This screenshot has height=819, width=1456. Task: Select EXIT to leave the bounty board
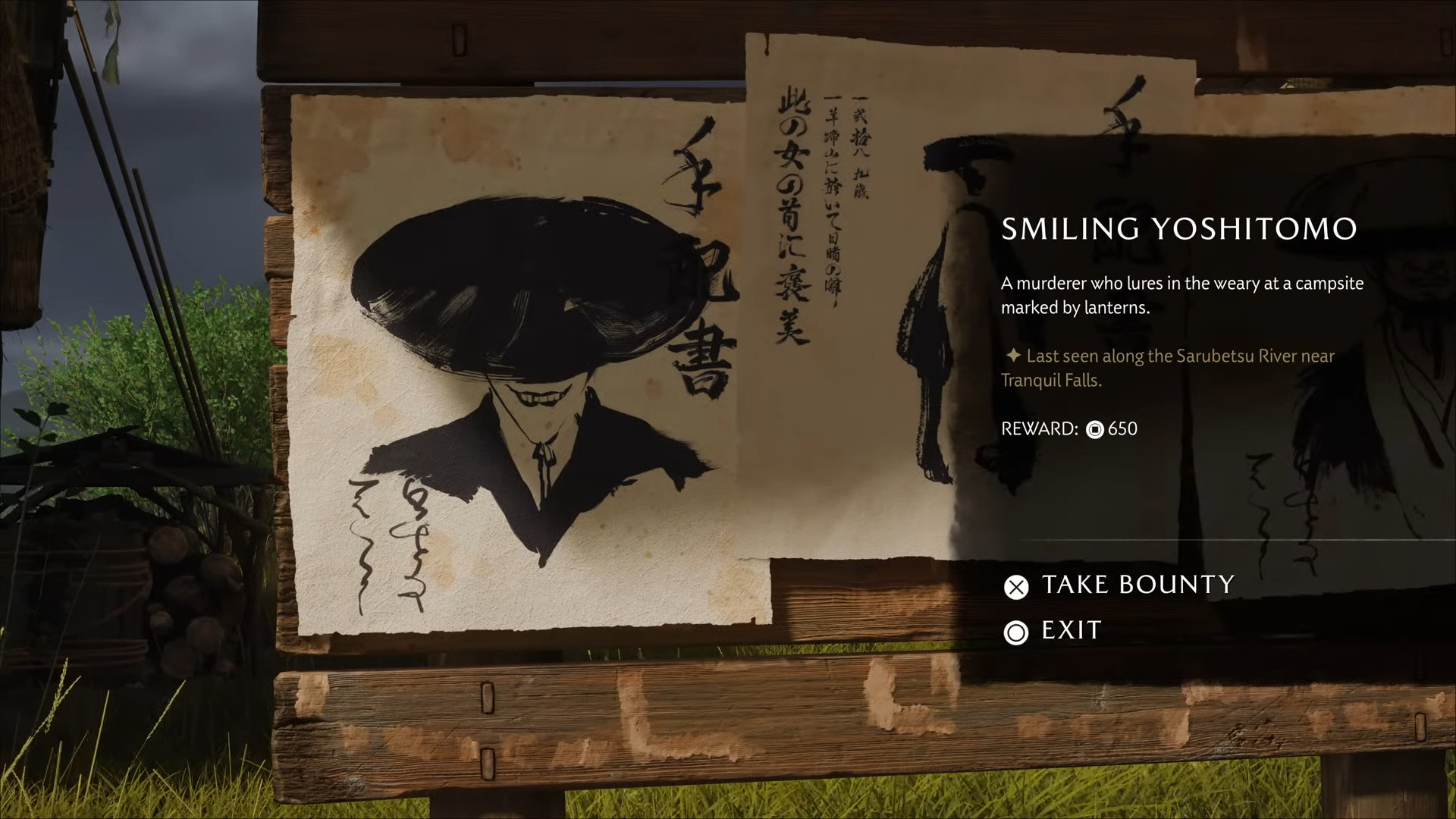click(1069, 630)
